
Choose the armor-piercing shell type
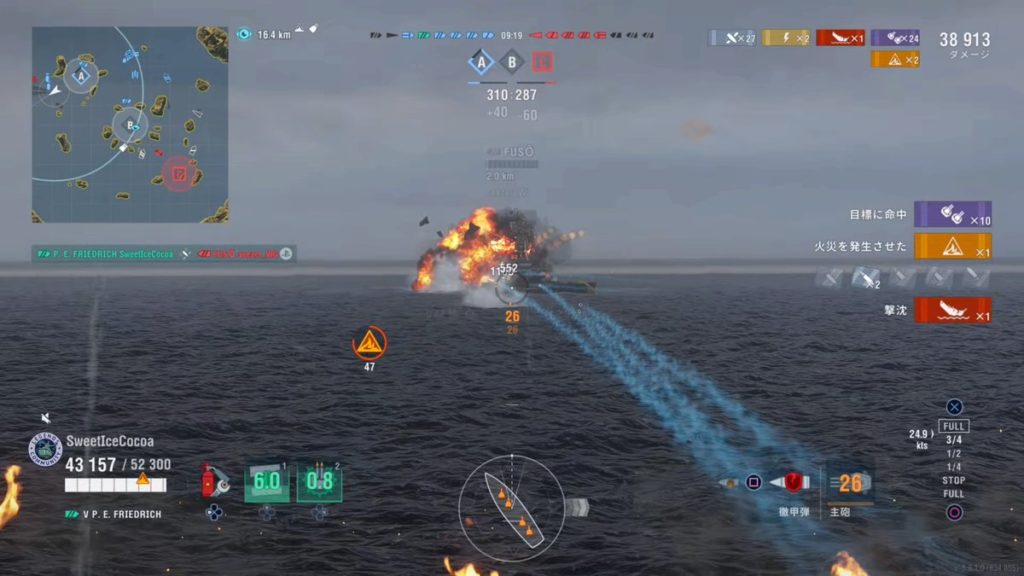tap(794, 482)
